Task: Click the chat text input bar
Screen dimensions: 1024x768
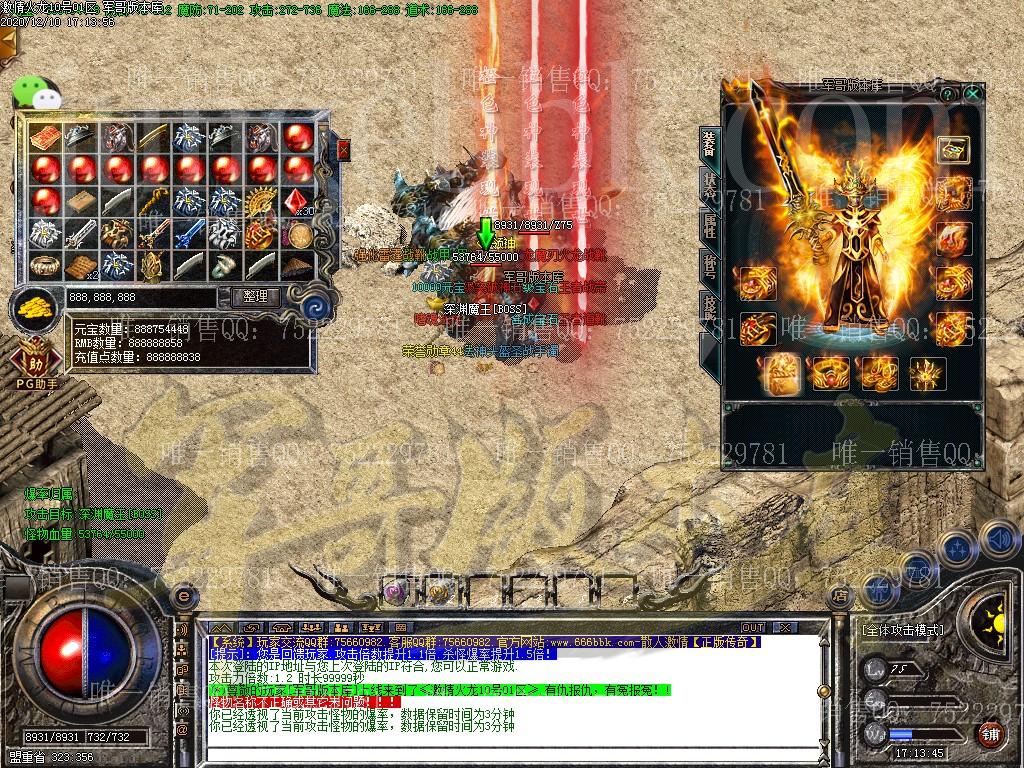Action: point(500,753)
